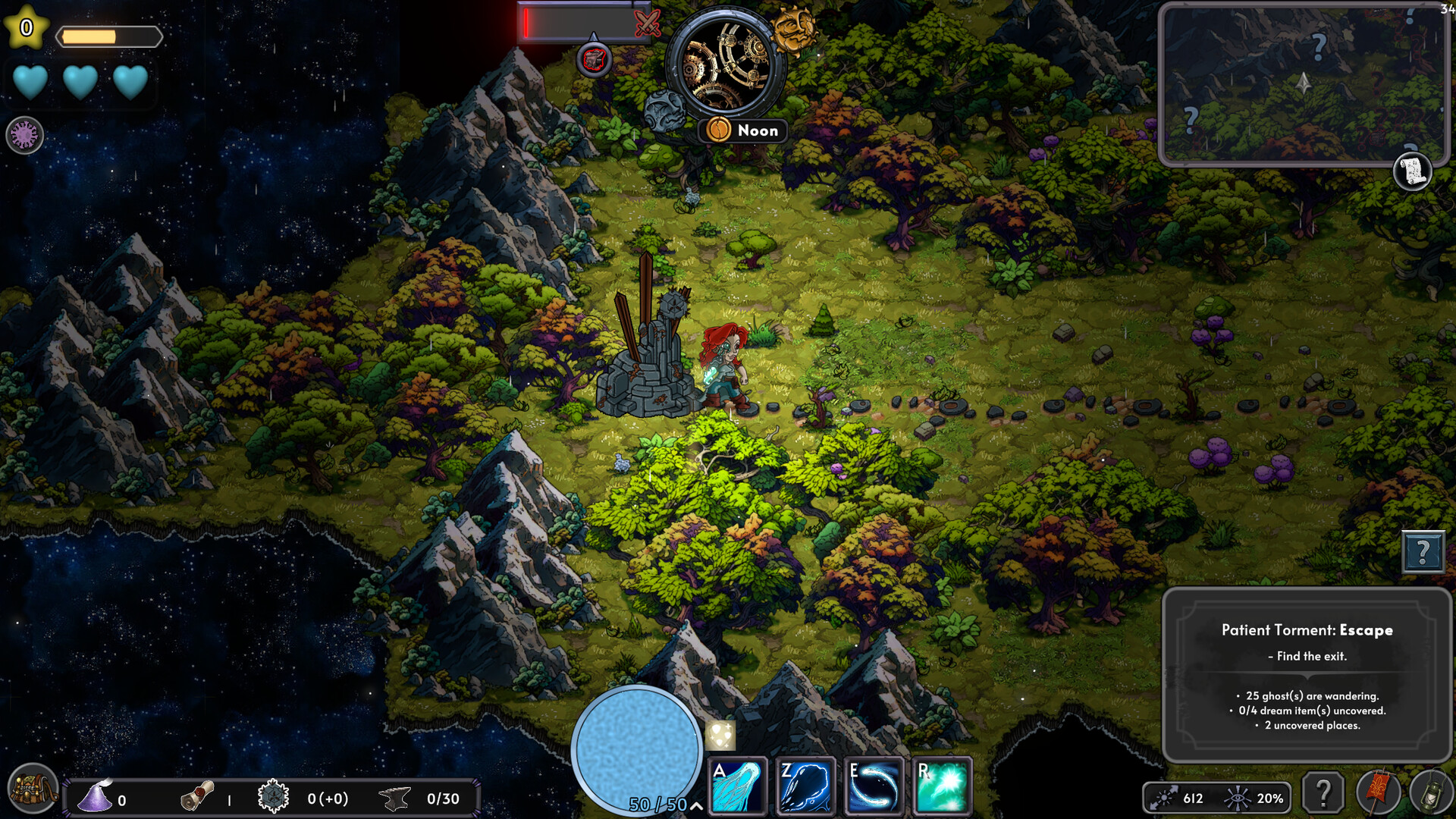Click the yellow experience progress bar
This screenshot has width=1456, height=819.
click(x=110, y=34)
